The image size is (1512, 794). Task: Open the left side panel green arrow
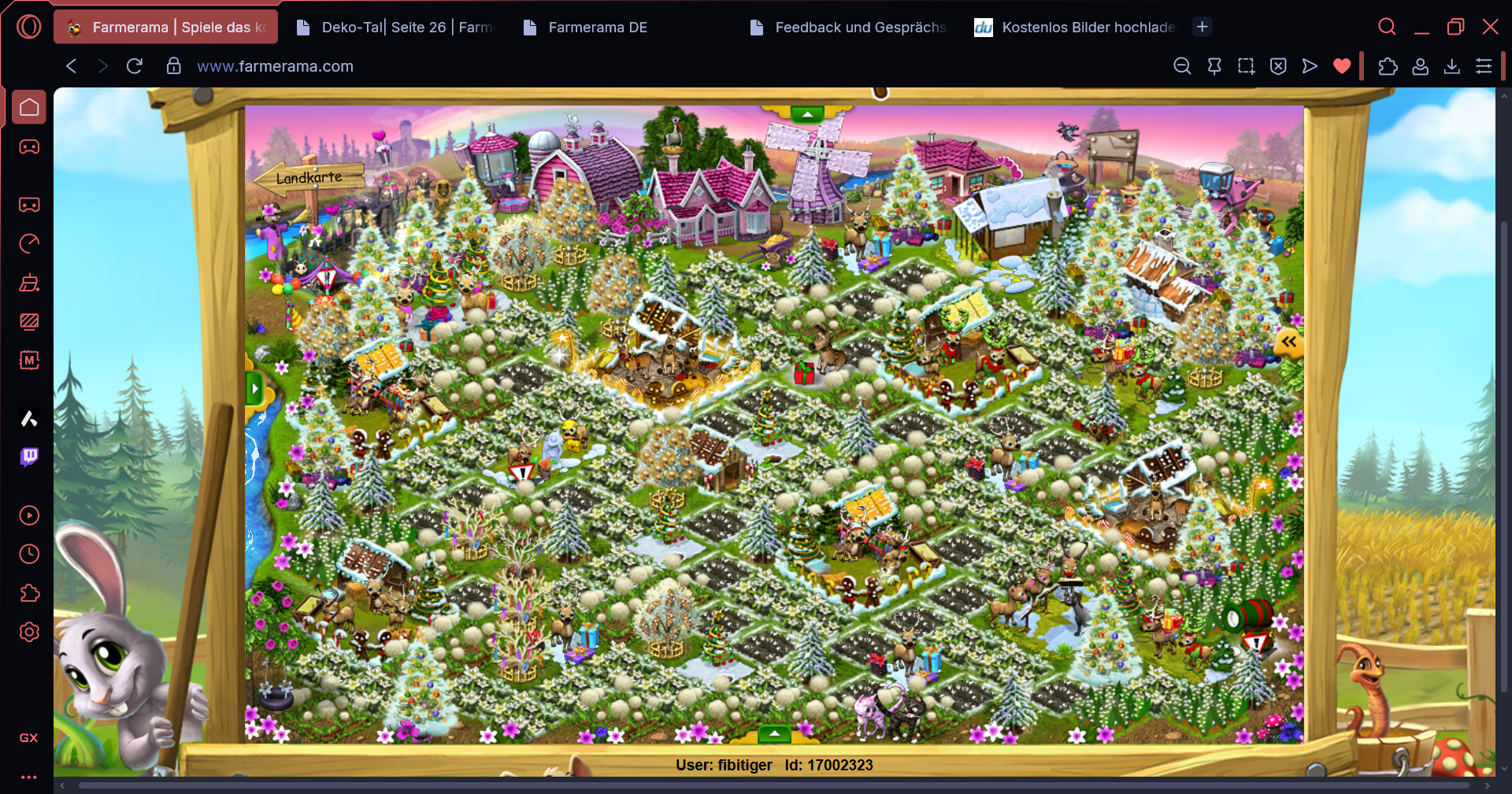254,389
